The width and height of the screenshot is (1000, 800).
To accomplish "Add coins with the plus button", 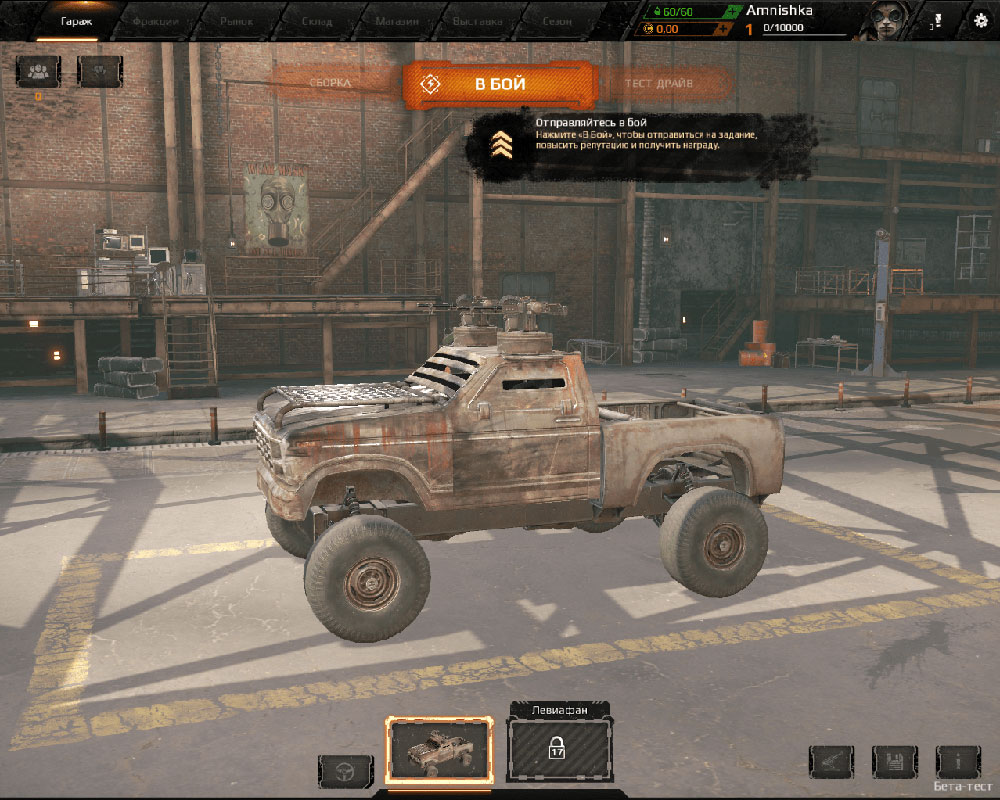I will pos(722,29).
